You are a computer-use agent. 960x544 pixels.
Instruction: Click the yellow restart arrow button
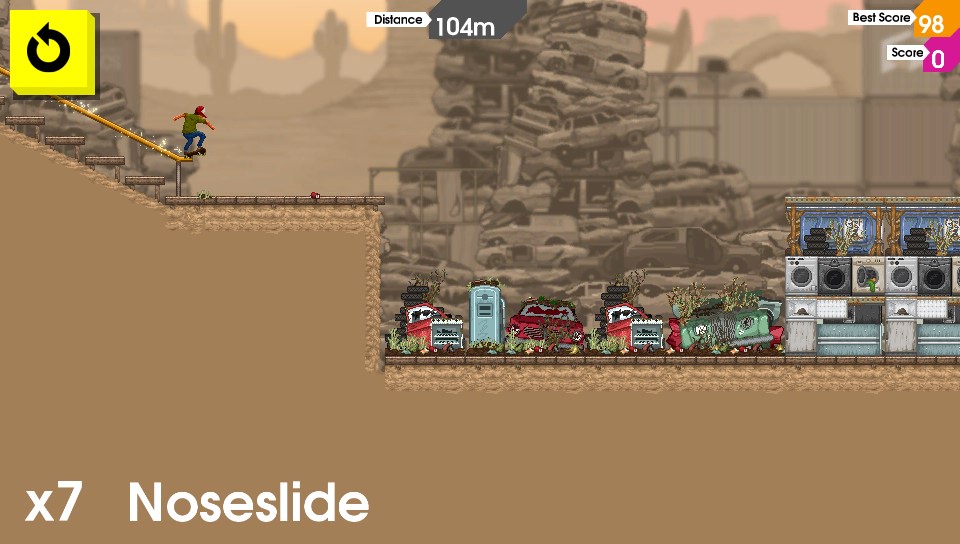(49, 51)
